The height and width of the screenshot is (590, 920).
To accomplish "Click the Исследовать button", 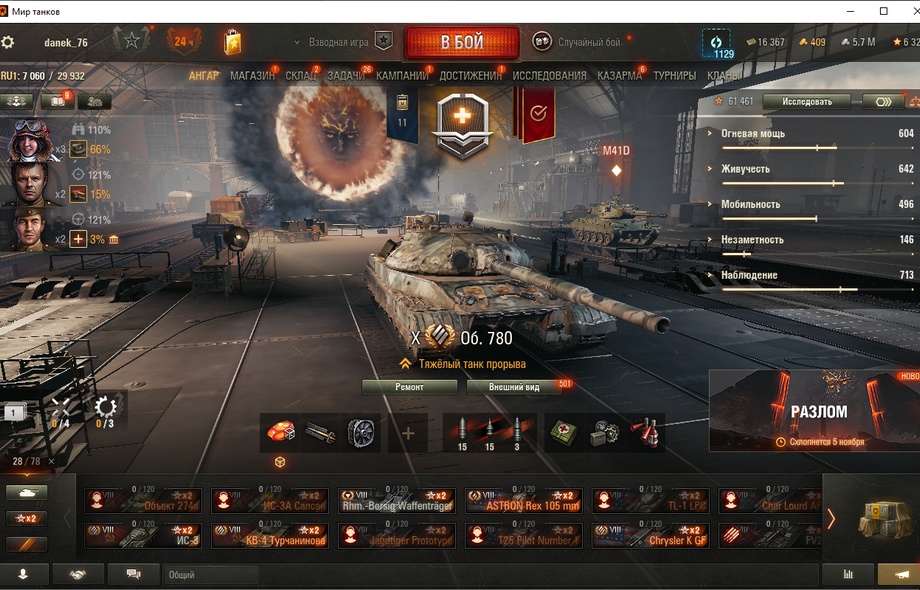I will click(x=805, y=102).
